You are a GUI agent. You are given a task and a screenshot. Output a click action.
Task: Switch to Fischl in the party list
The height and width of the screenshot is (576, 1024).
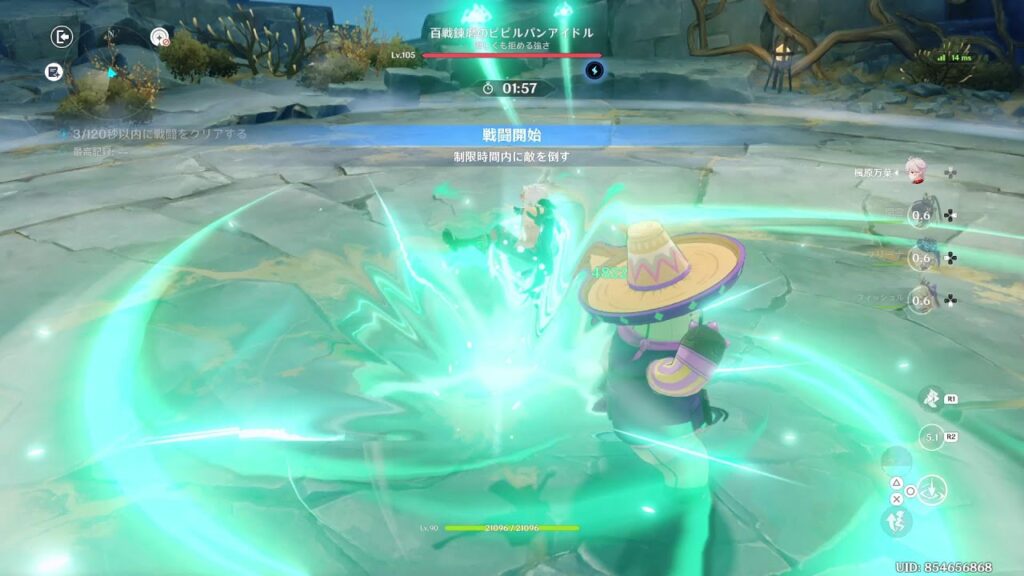921,300
